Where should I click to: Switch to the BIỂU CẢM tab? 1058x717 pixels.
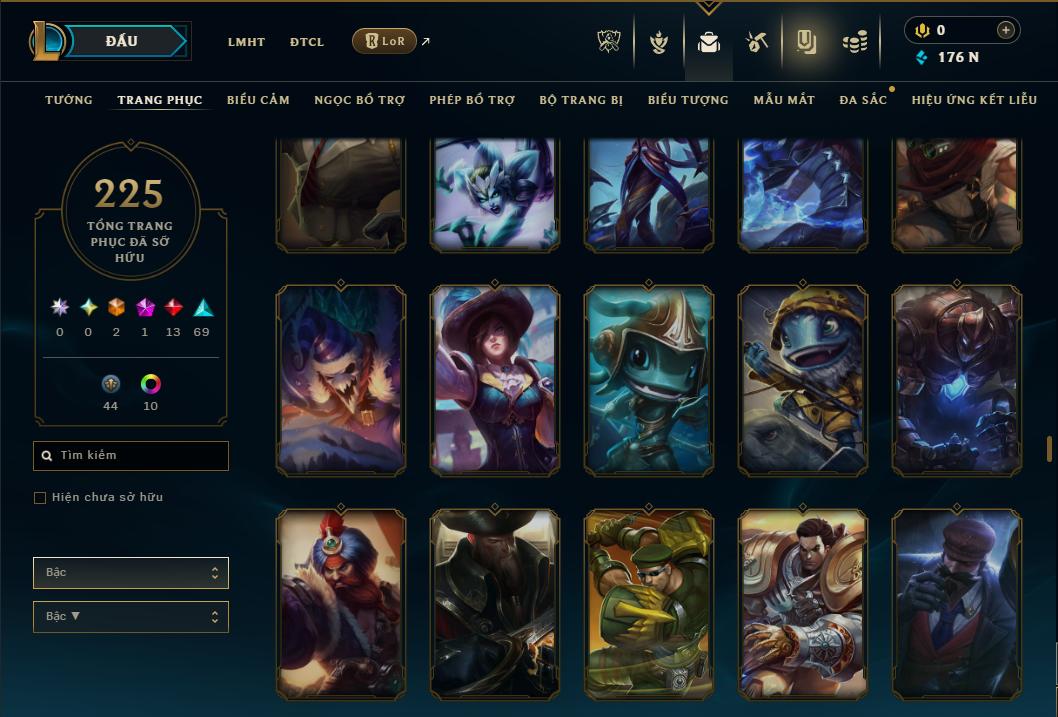pyautogui.click(x=258, y=100)
